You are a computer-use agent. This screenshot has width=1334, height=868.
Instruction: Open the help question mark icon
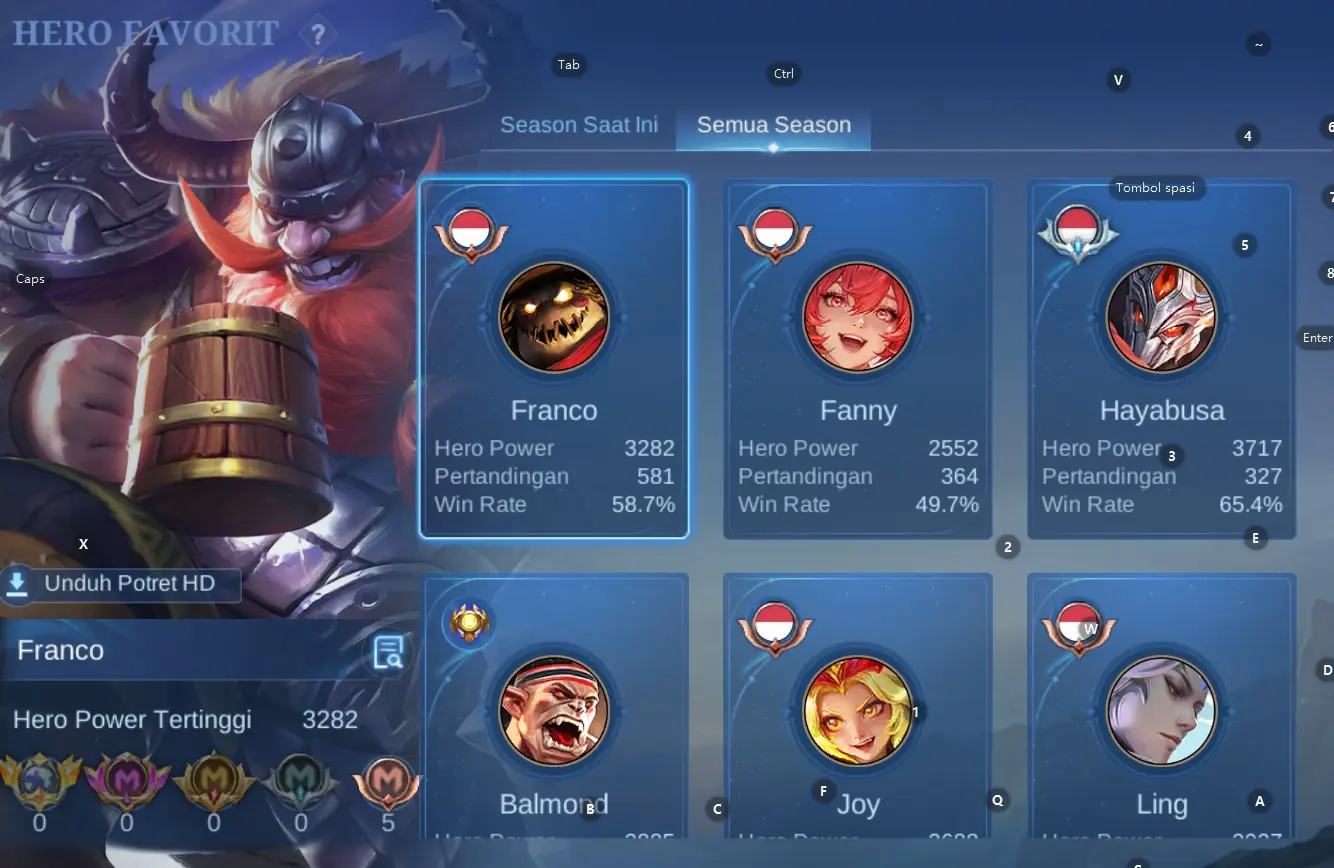[318, 36]
